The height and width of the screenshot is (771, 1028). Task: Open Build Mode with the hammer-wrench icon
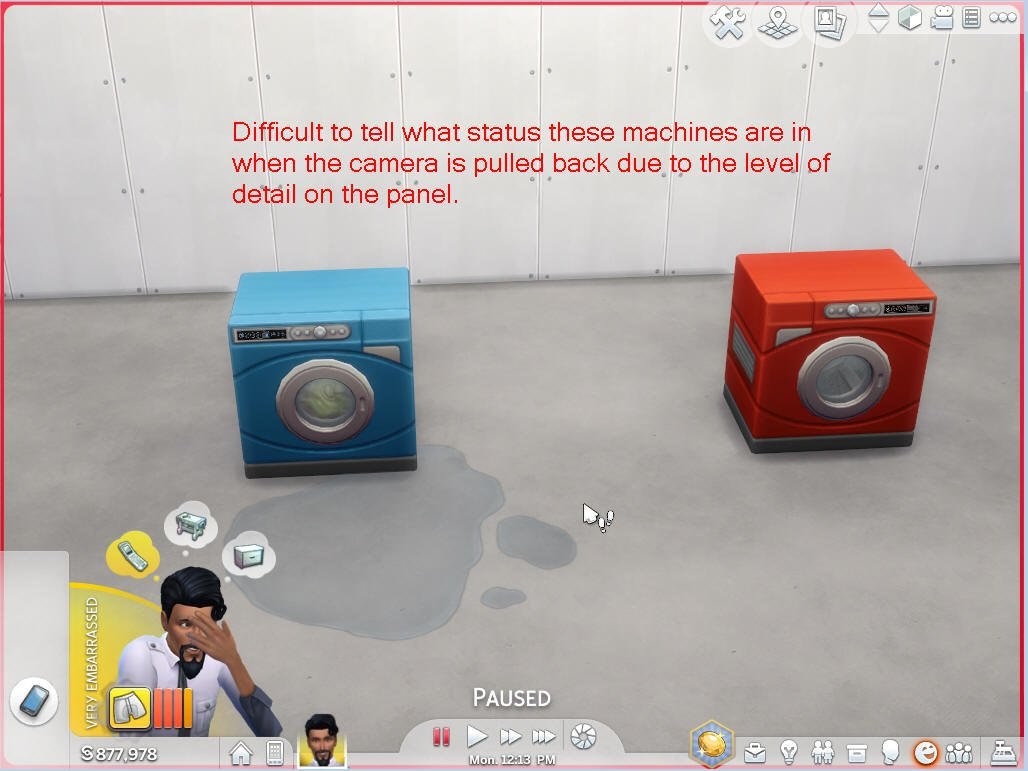click(x=730, y=21)
